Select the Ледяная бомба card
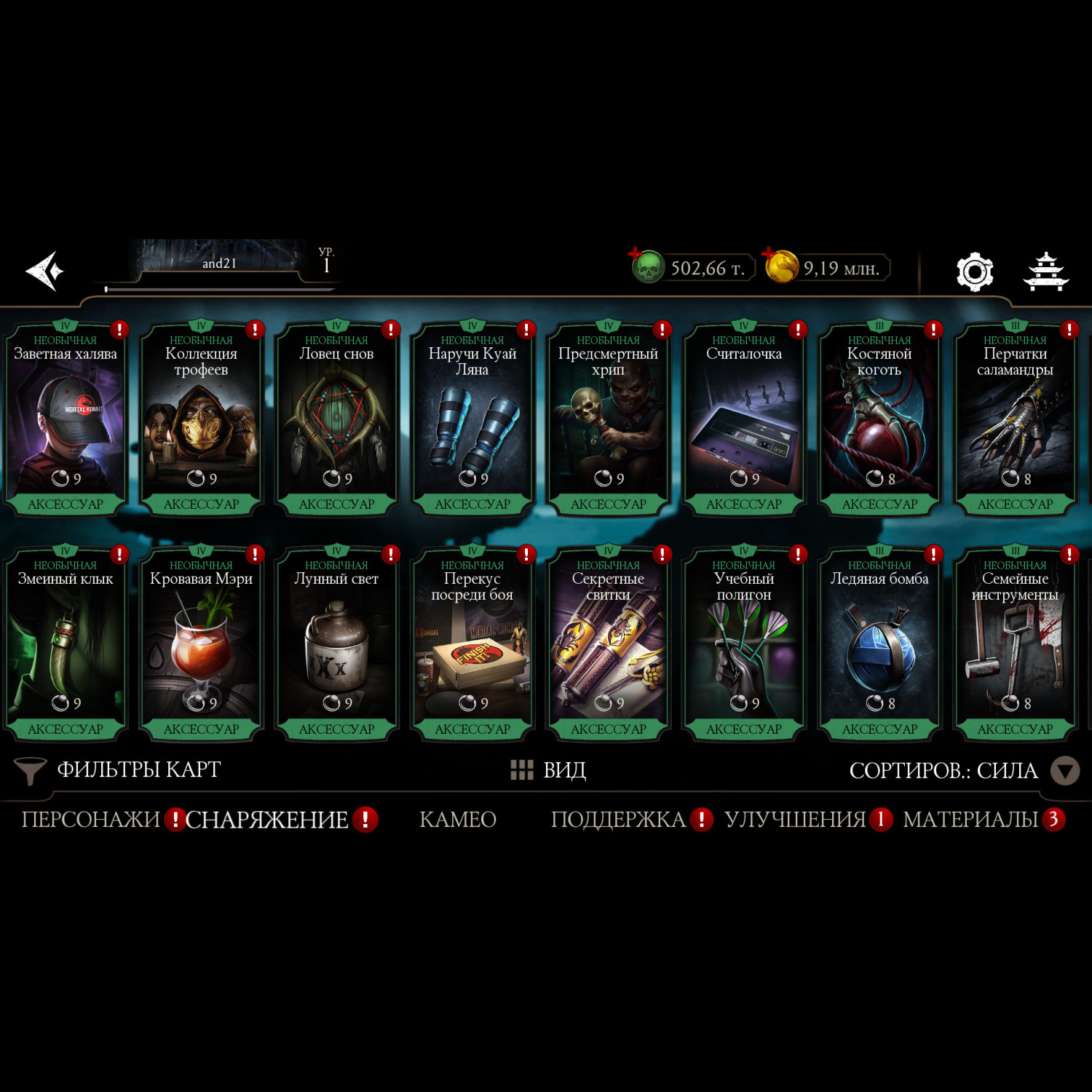This screenshot has width=1092, height=1092. tap(879, 645)
